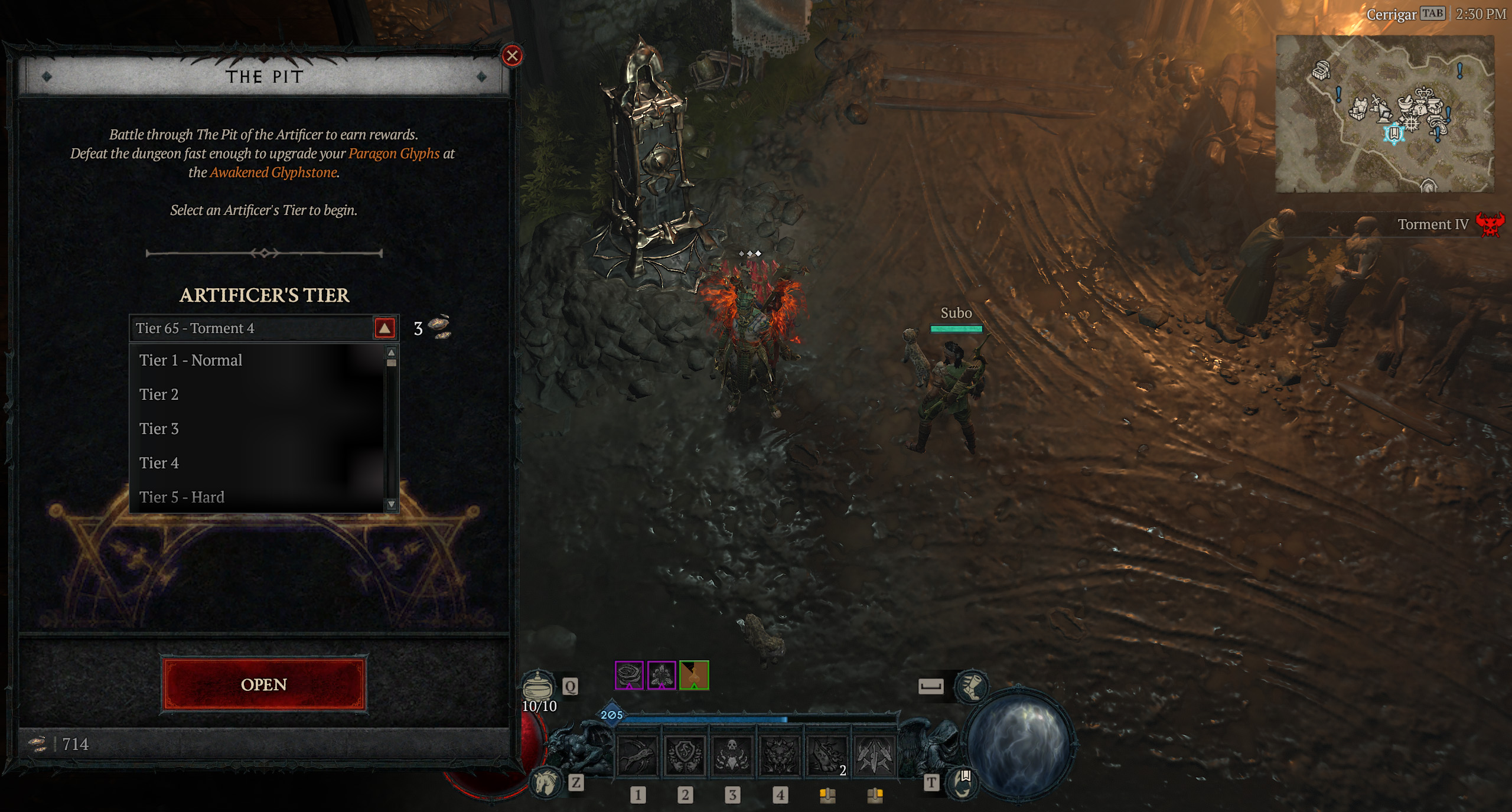Click the Paragon Glyphs link
This screenshot has width=1512, height=812.
pyautogui.click(x=394, y=154)
